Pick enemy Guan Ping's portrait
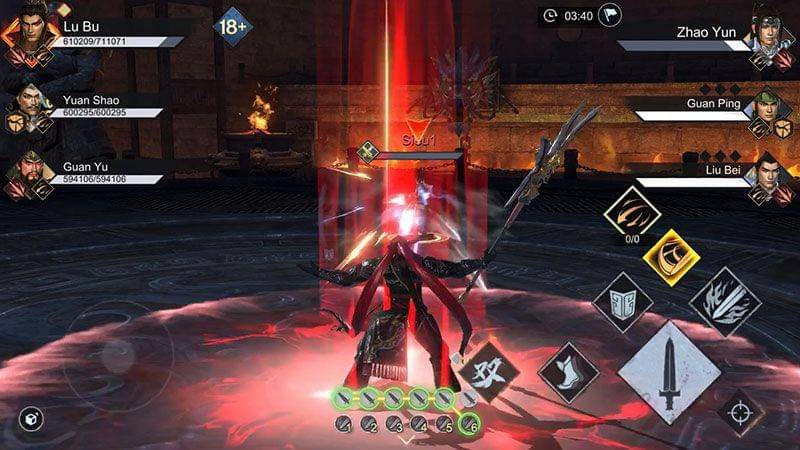The image size is (800, 450). point(772,110)
